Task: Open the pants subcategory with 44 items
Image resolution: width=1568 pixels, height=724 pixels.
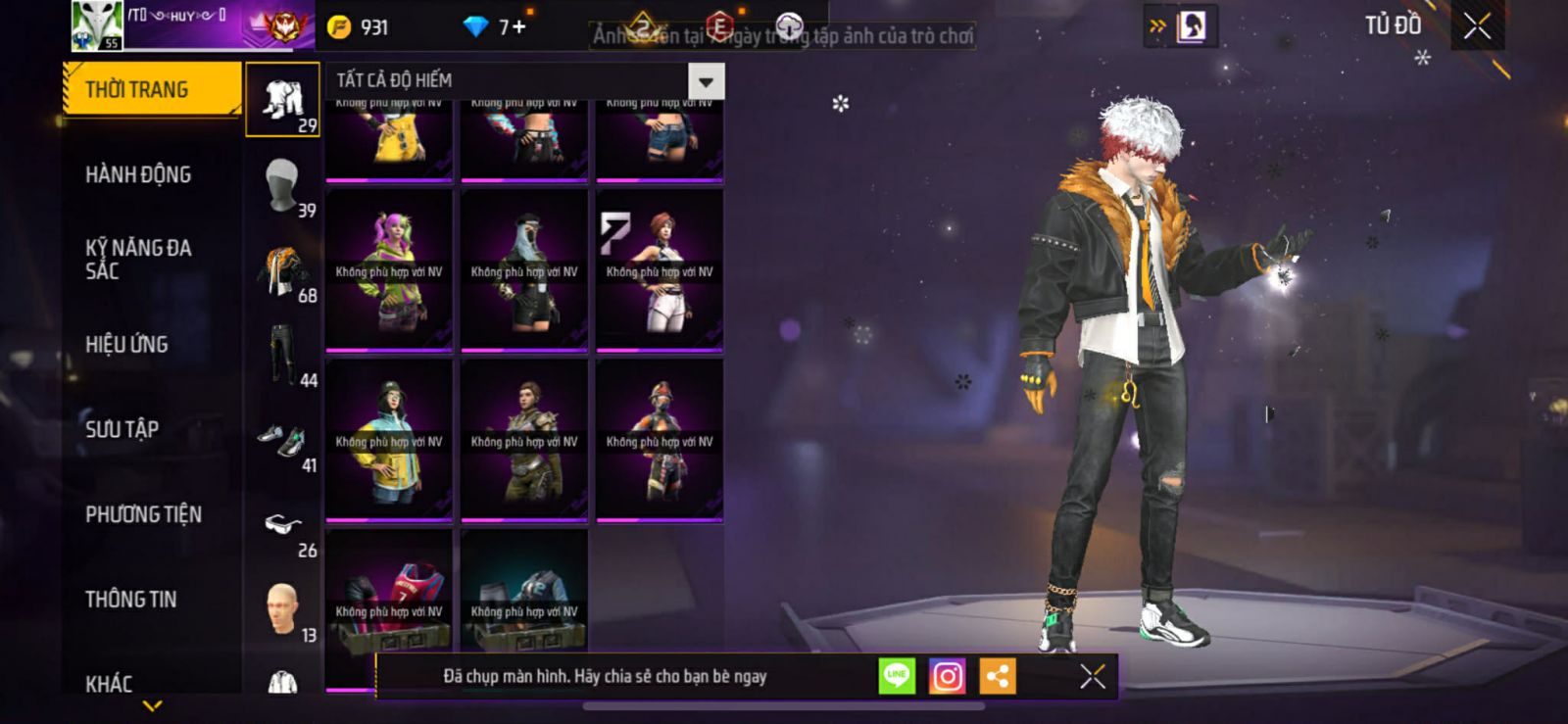Action: click(x=282, y=355)
